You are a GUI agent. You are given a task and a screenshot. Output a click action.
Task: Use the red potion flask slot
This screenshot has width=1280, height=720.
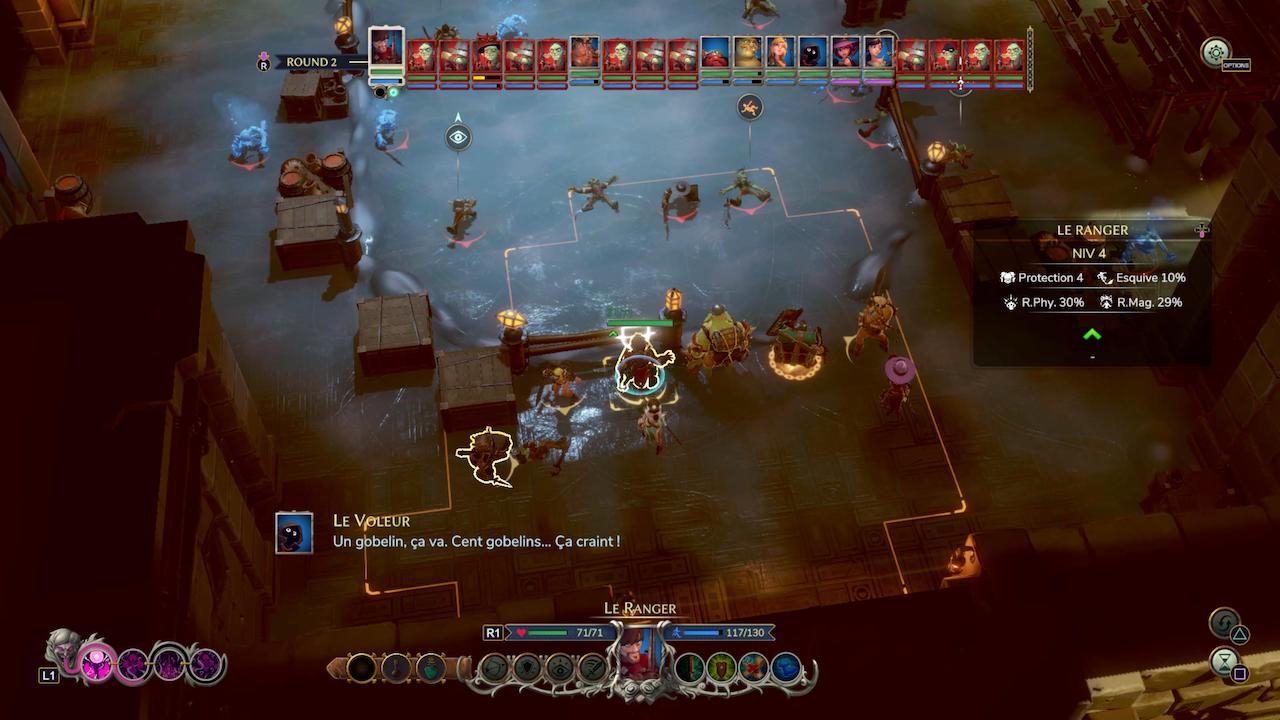click(395, 668)
